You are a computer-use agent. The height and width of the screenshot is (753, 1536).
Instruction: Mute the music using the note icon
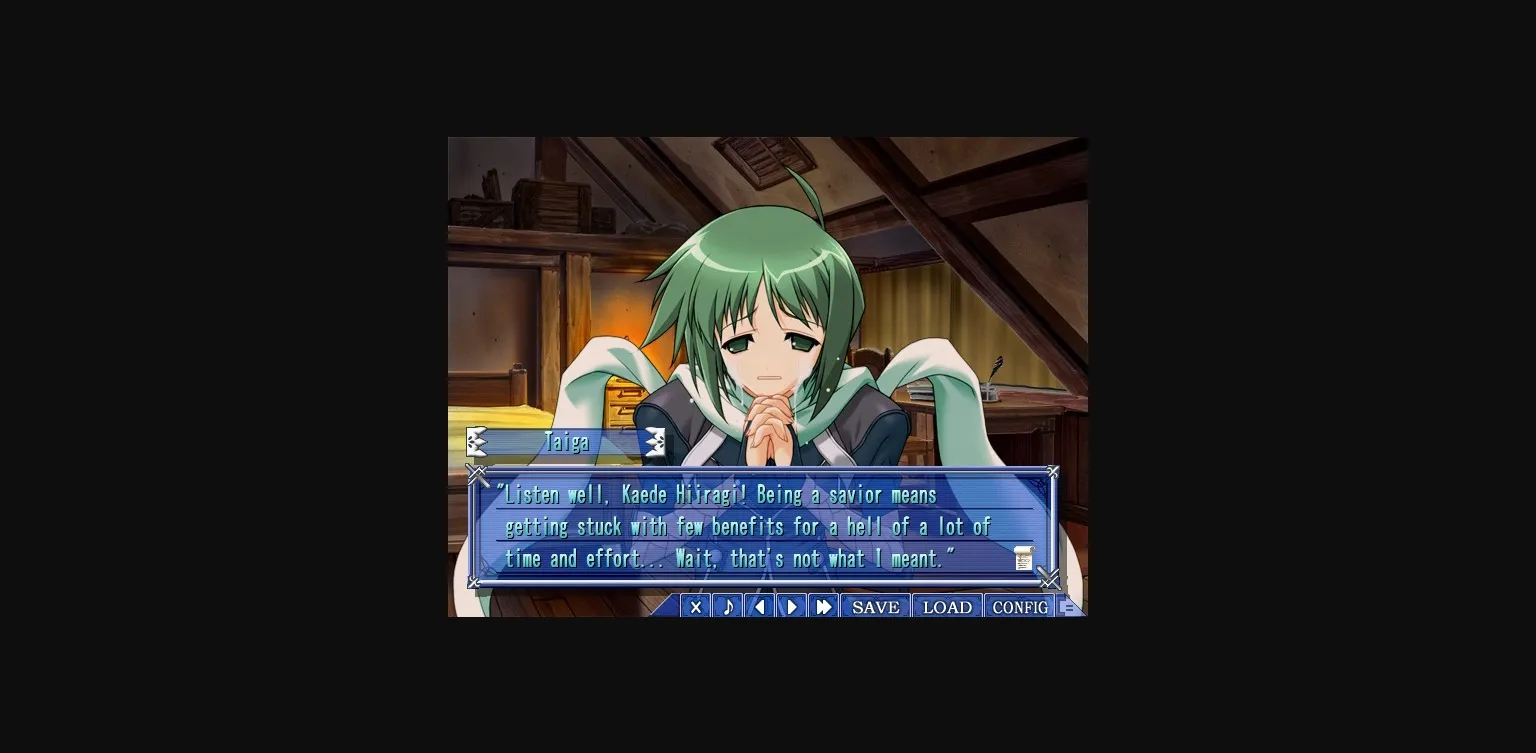(x=727, y=606)
